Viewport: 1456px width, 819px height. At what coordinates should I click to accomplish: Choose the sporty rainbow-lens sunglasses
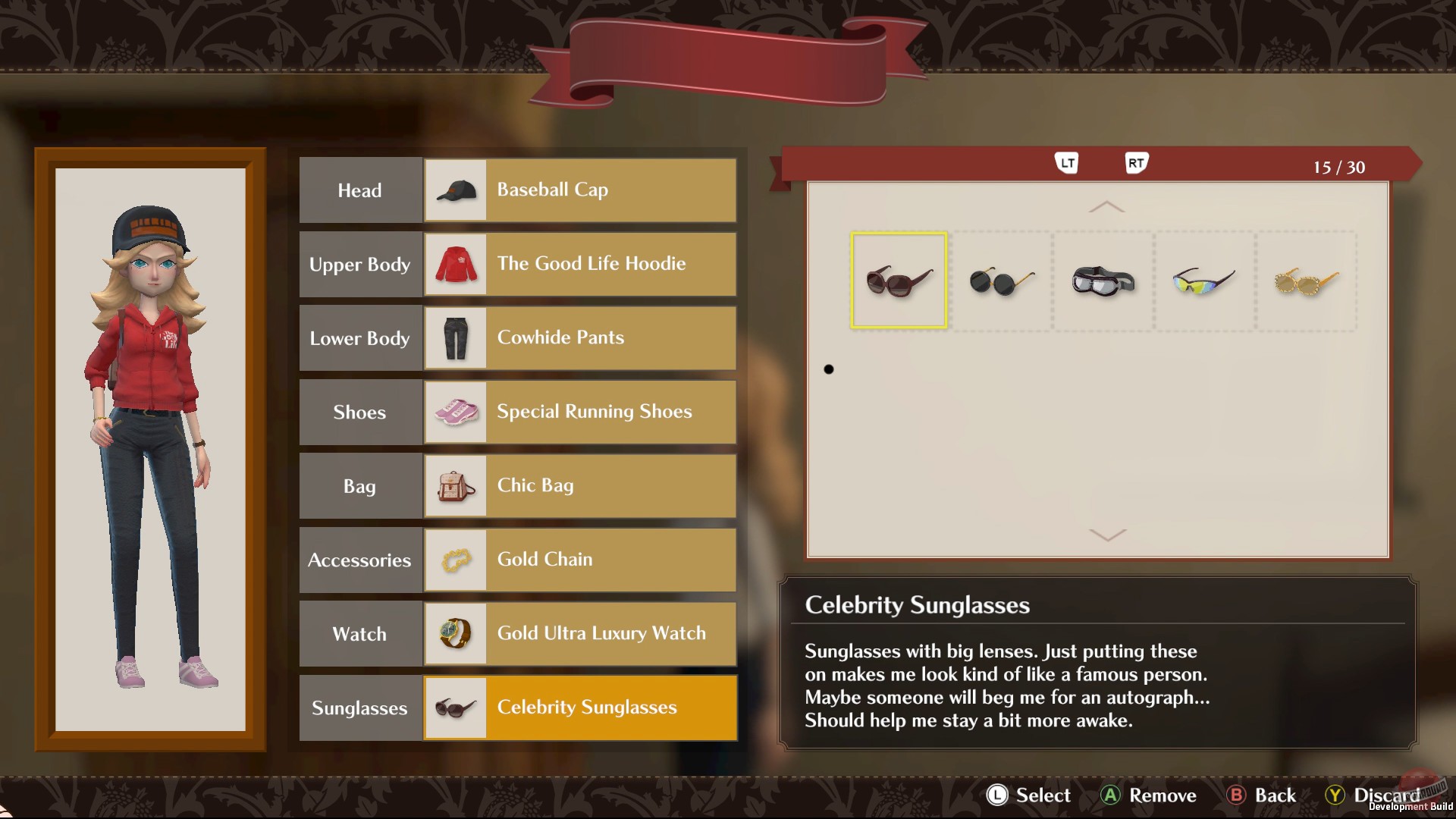coord(1203,281)
